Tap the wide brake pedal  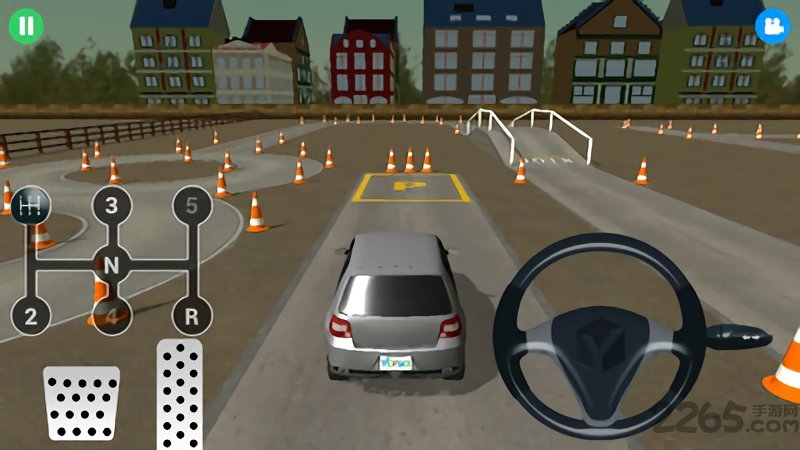(x=81, y=402)
